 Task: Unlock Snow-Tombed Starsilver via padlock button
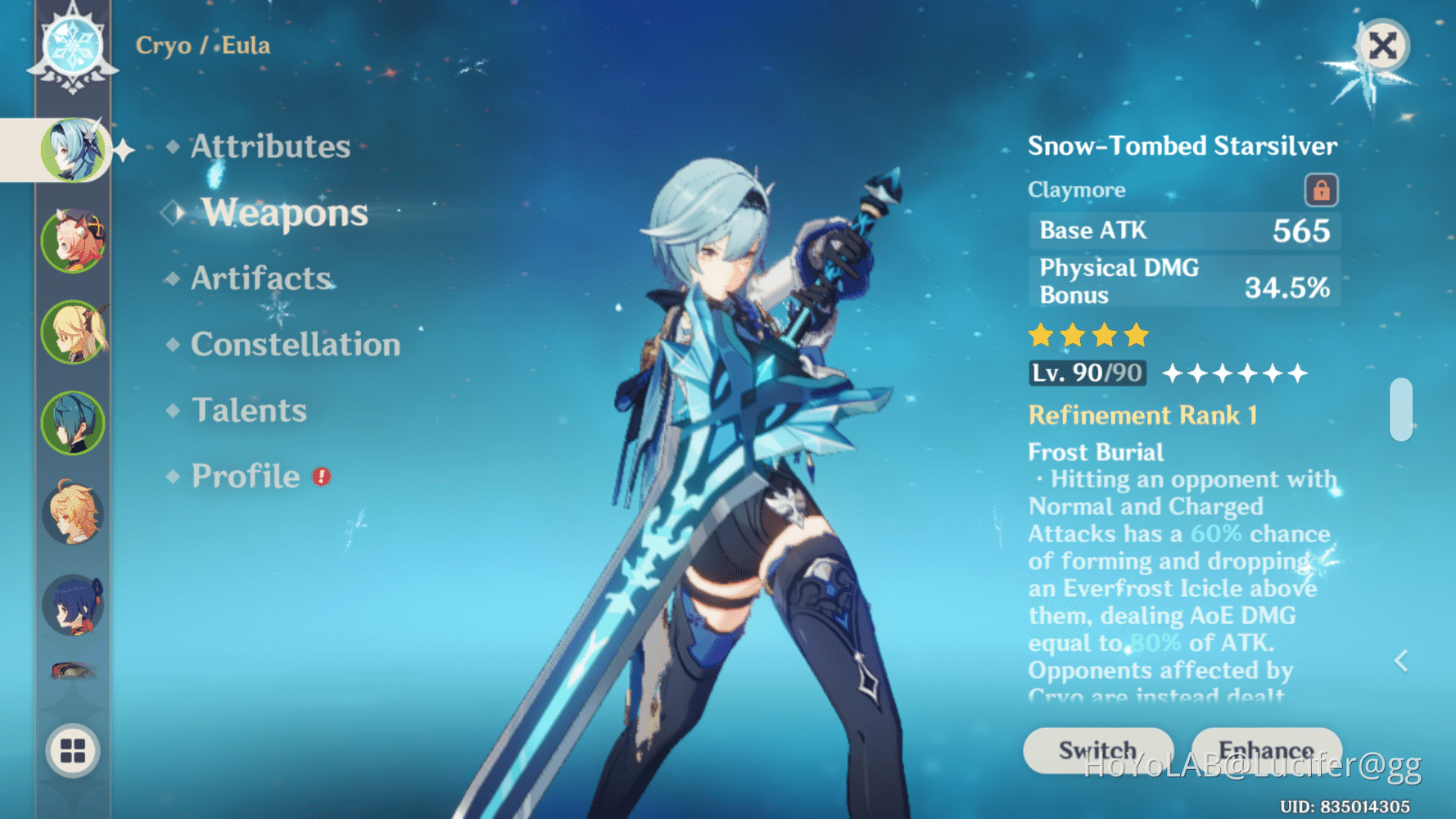[x=1321, y=188]
